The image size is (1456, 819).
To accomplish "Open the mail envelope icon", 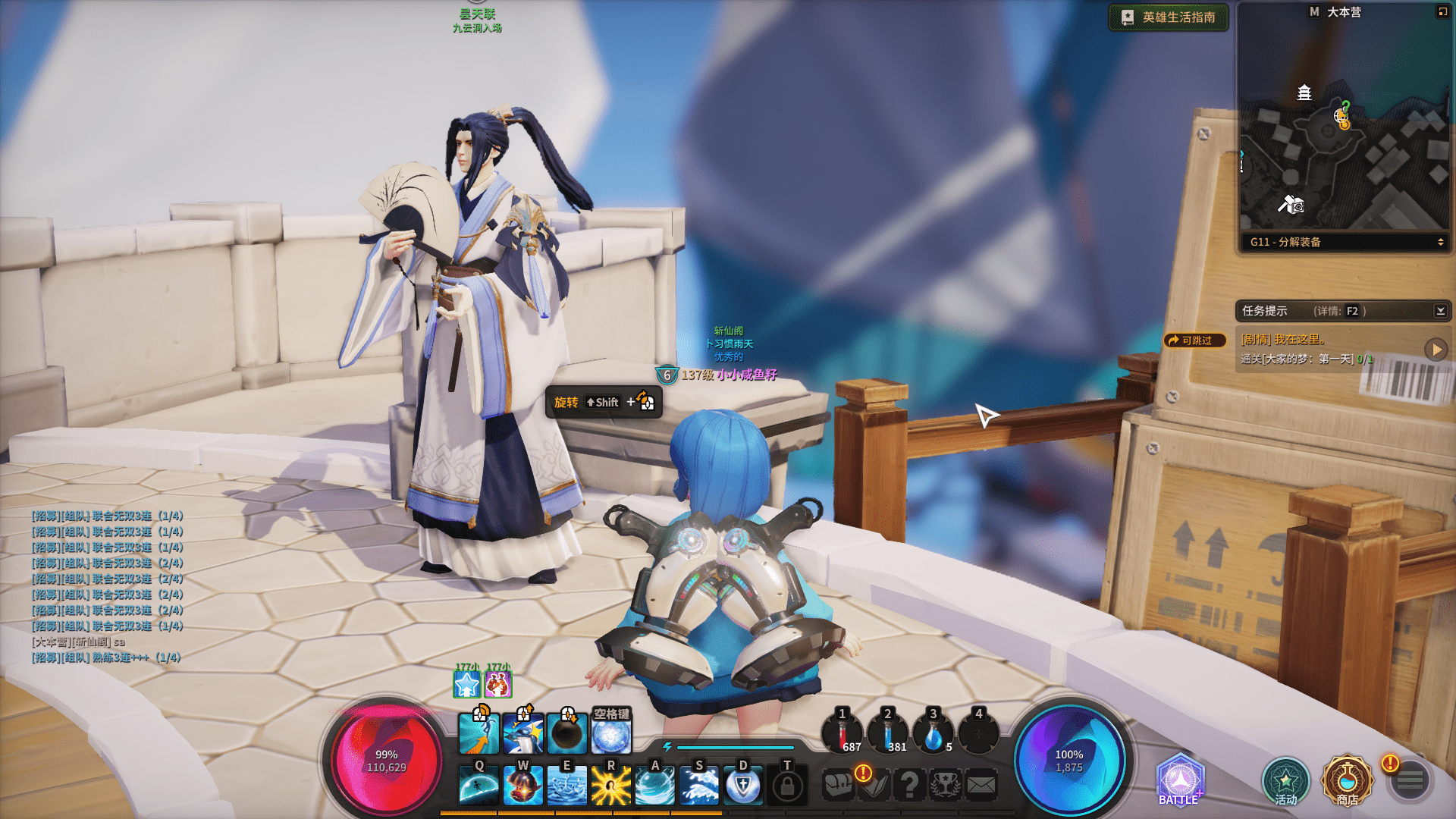I will point(981,785).
